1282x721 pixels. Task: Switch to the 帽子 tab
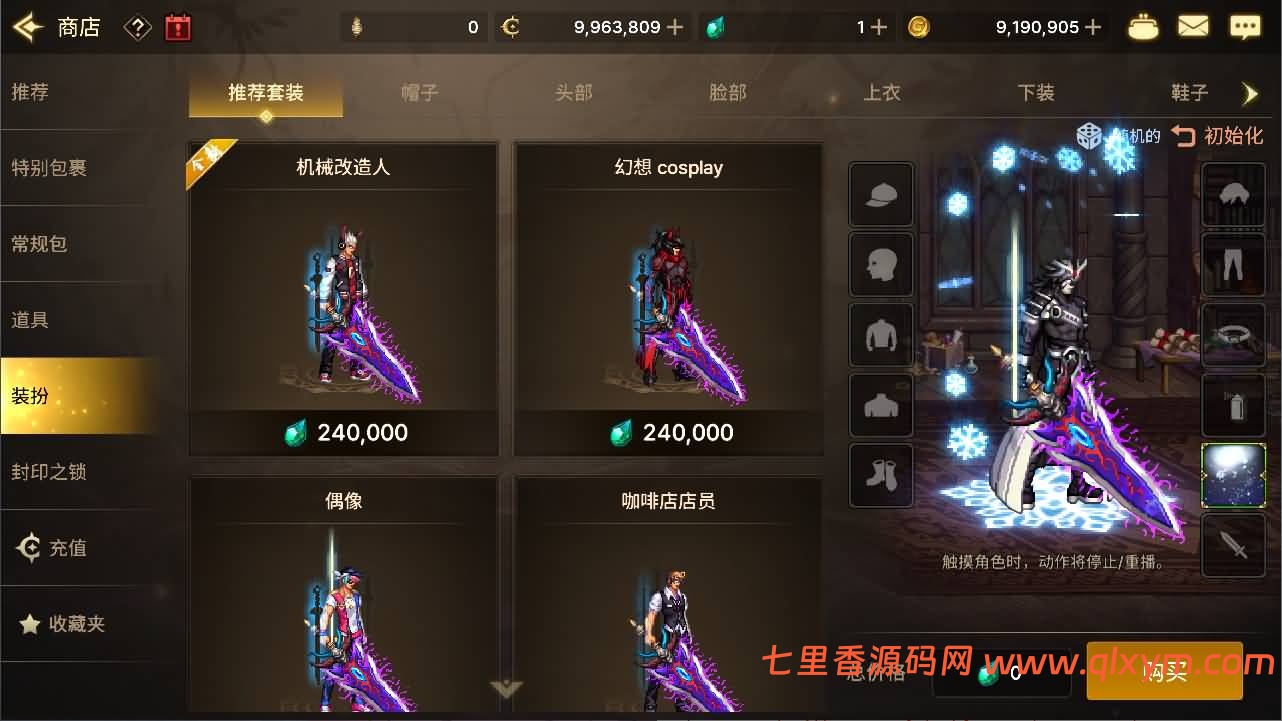[x=419, y=93]
